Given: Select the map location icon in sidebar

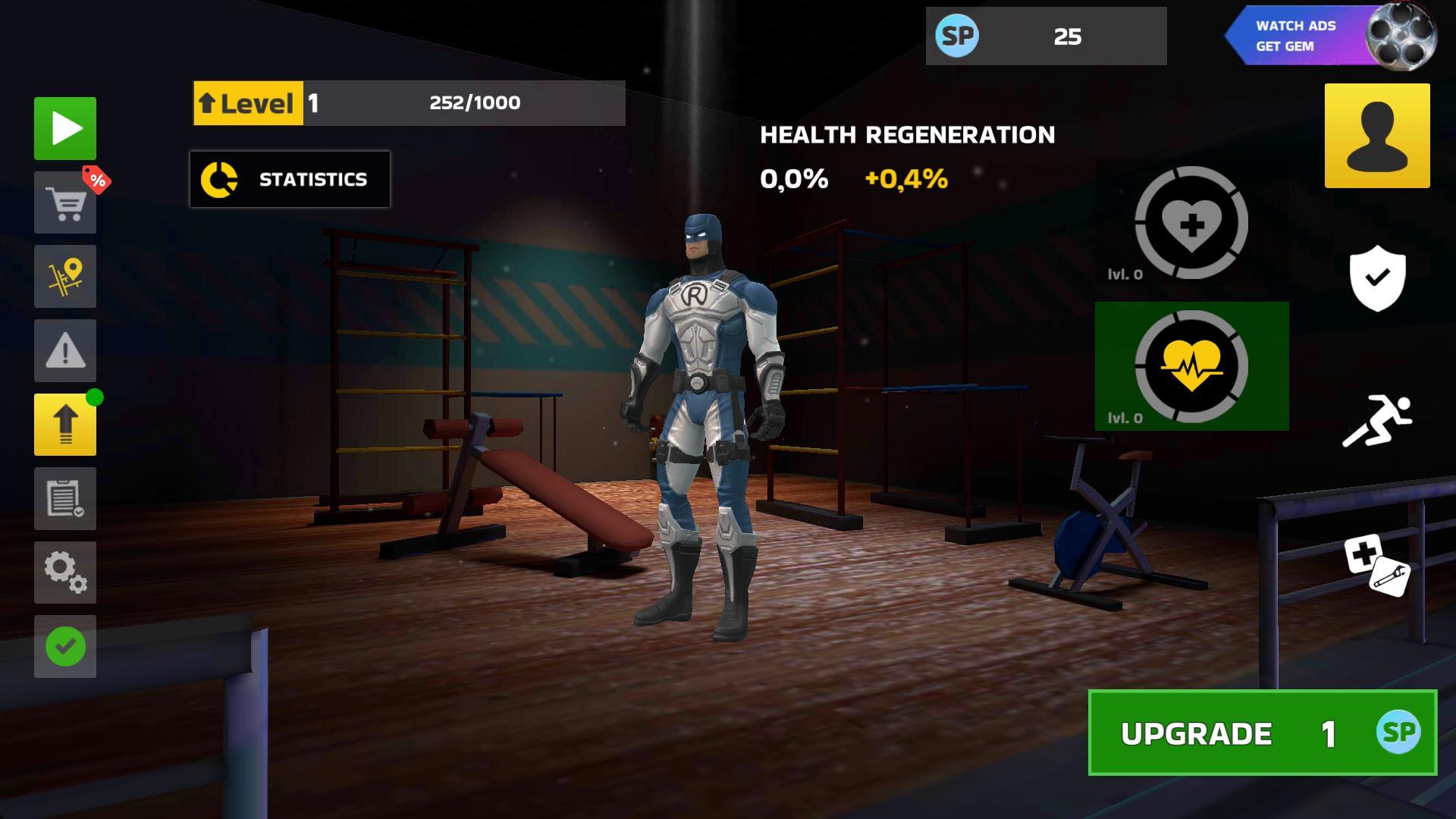Looking at the screenshot, I should (64, 277).
